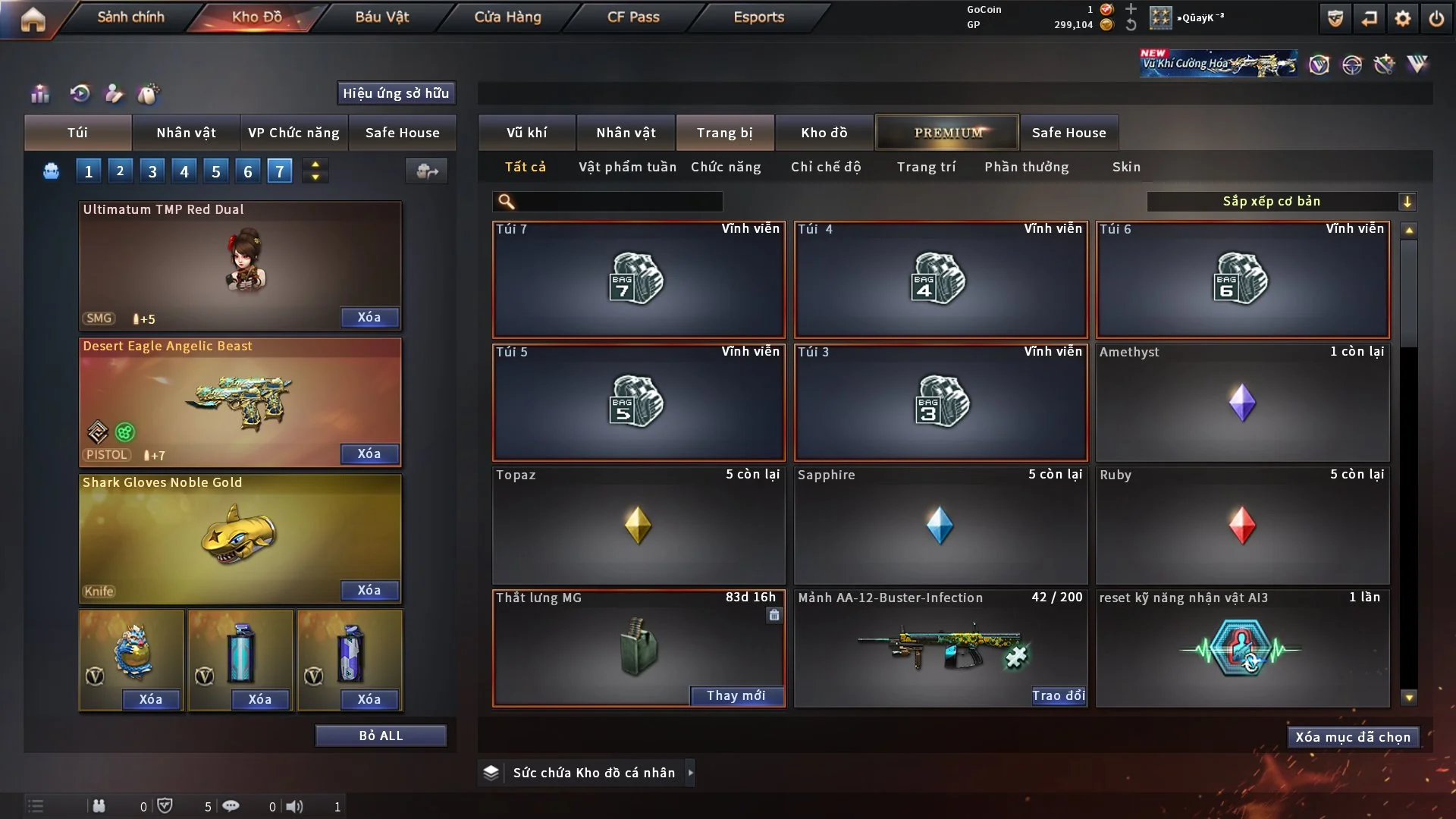Remove the Desert Eagle Angelic Beast pistol
Image resolution: width=1456 pixels, height=819 pixels.
369,453
